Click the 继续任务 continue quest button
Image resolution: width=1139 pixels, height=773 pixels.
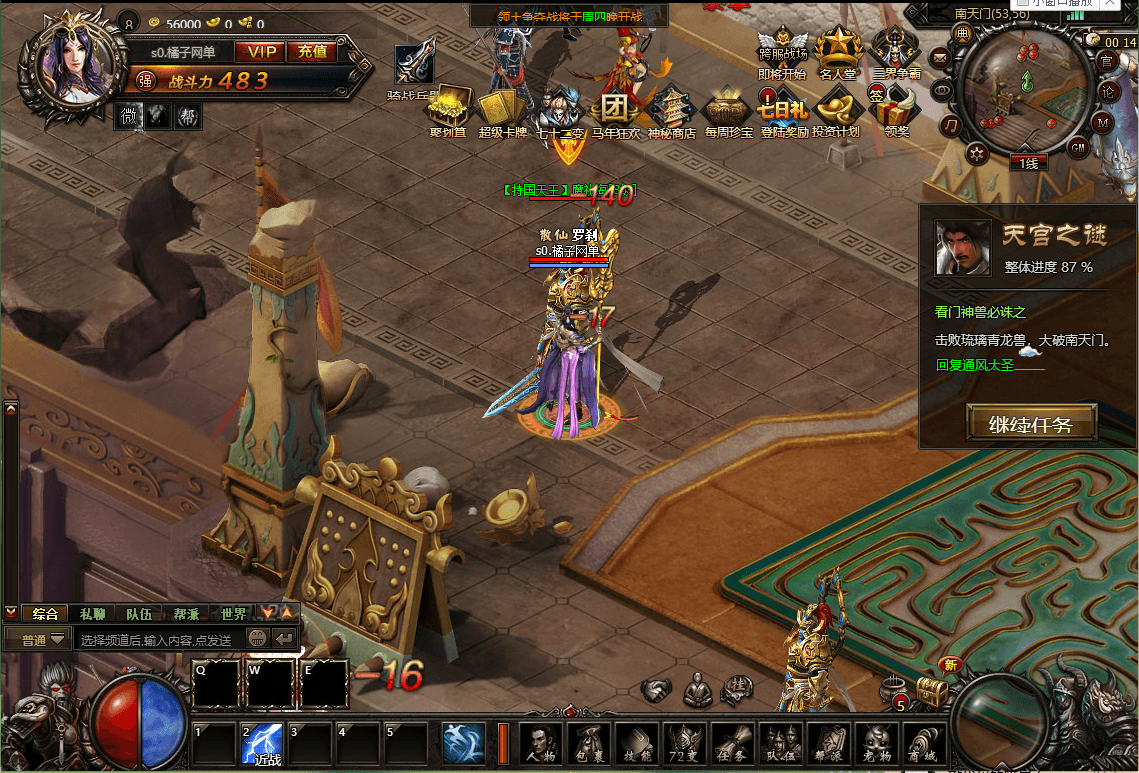point(1031,424)
